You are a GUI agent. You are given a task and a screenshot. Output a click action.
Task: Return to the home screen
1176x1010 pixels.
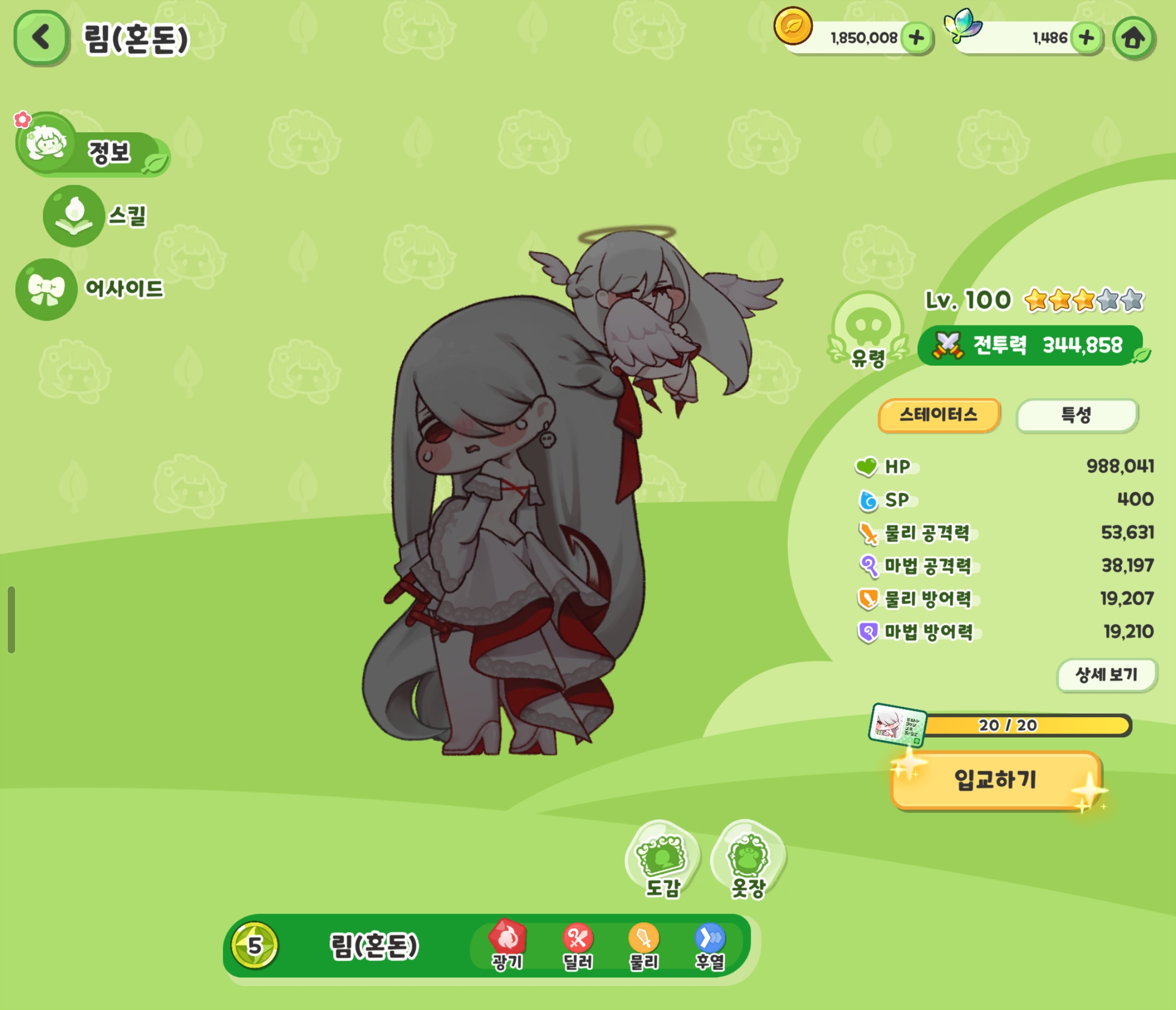(x=1134, y=38)
